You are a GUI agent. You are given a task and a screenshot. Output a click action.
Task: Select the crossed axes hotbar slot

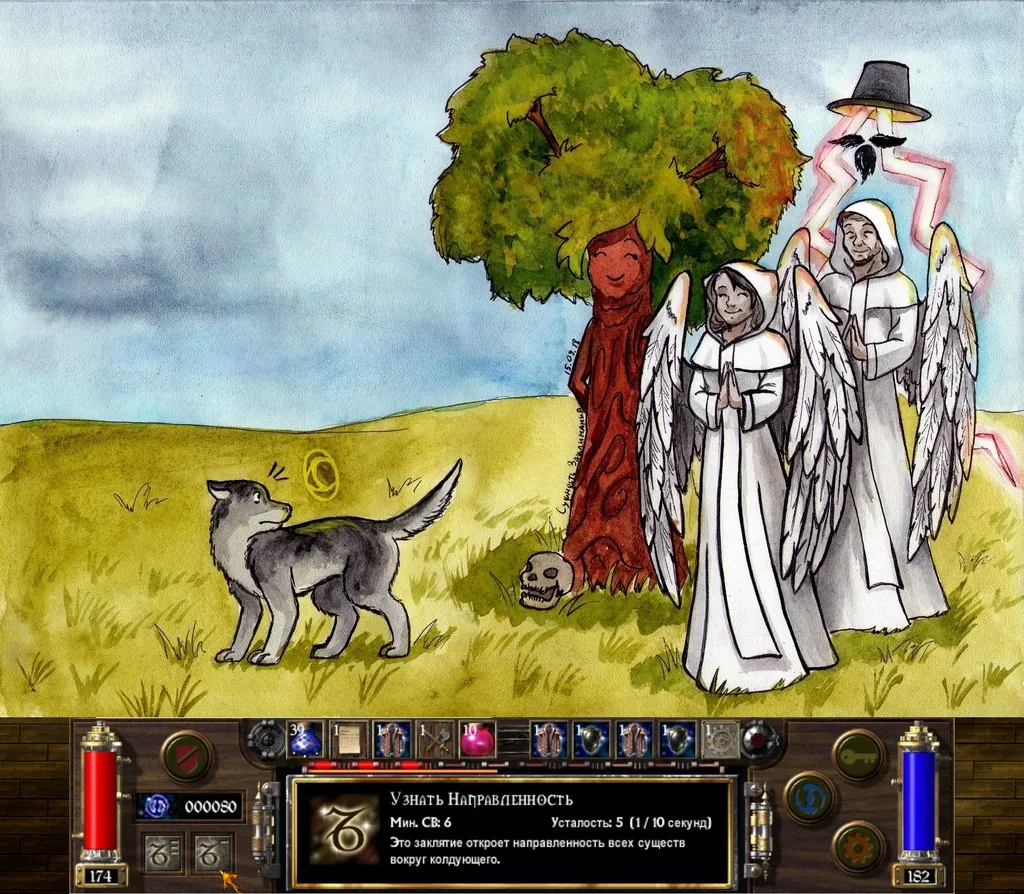coord(435,739)
